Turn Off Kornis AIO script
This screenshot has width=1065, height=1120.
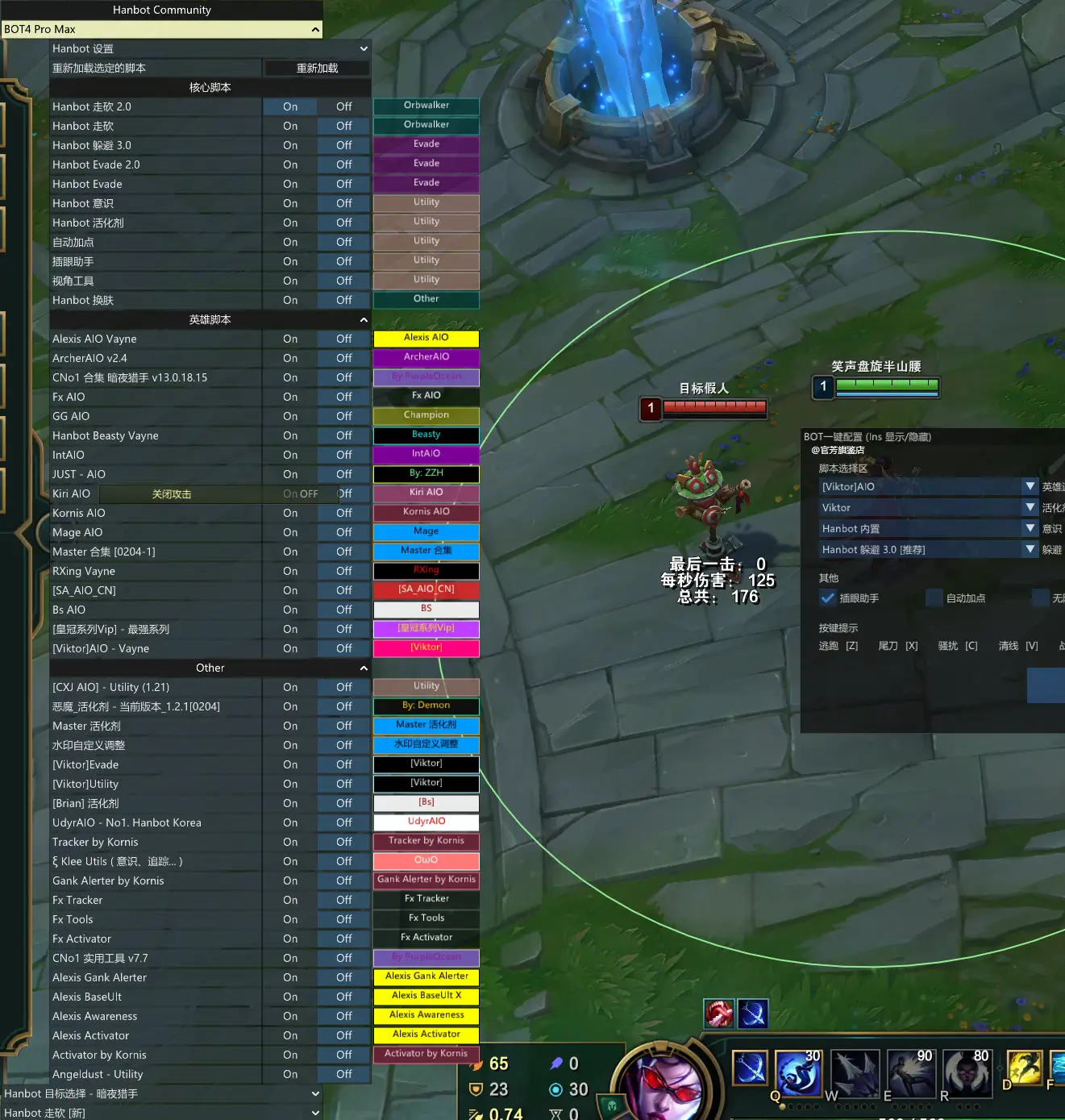[x=344, y=514]
